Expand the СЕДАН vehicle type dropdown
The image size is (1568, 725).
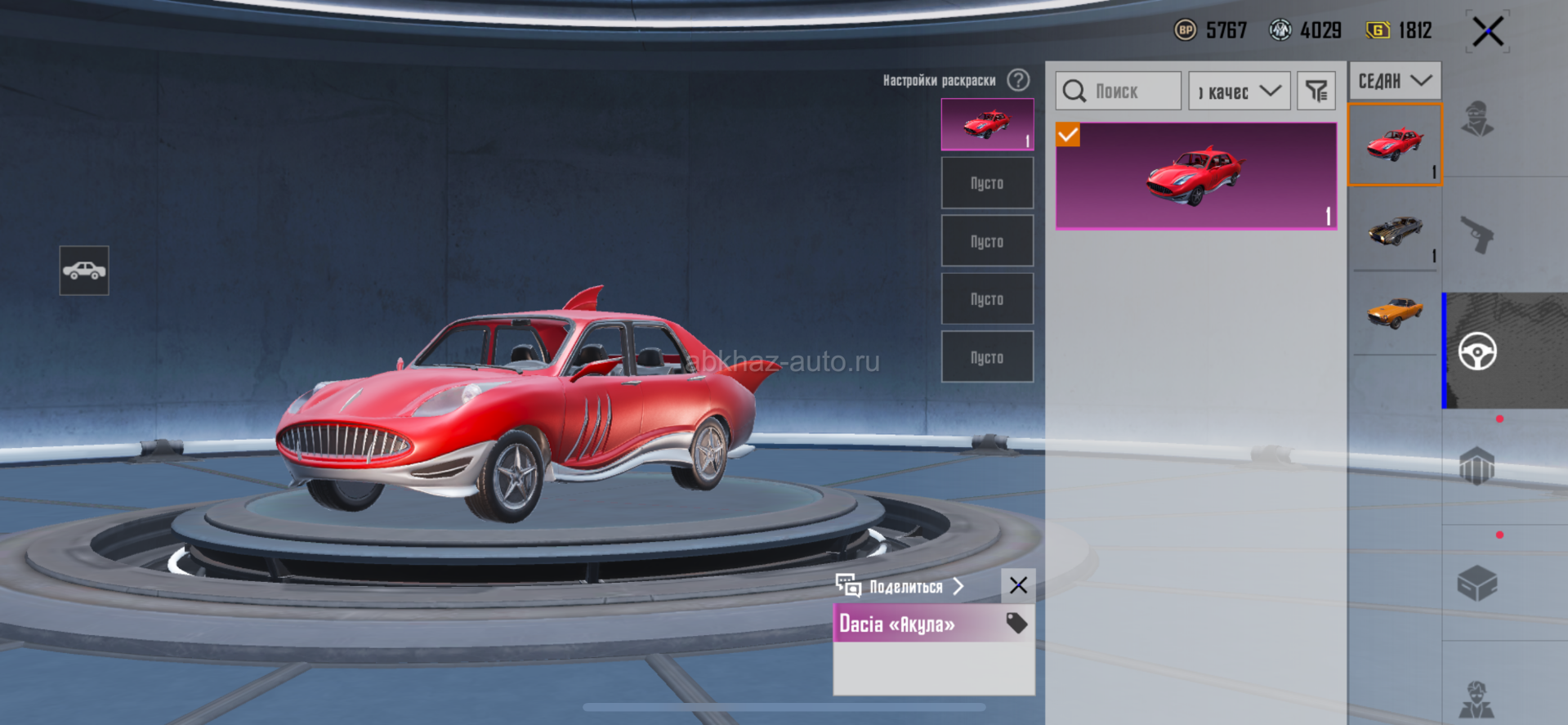coord(1394,81)
